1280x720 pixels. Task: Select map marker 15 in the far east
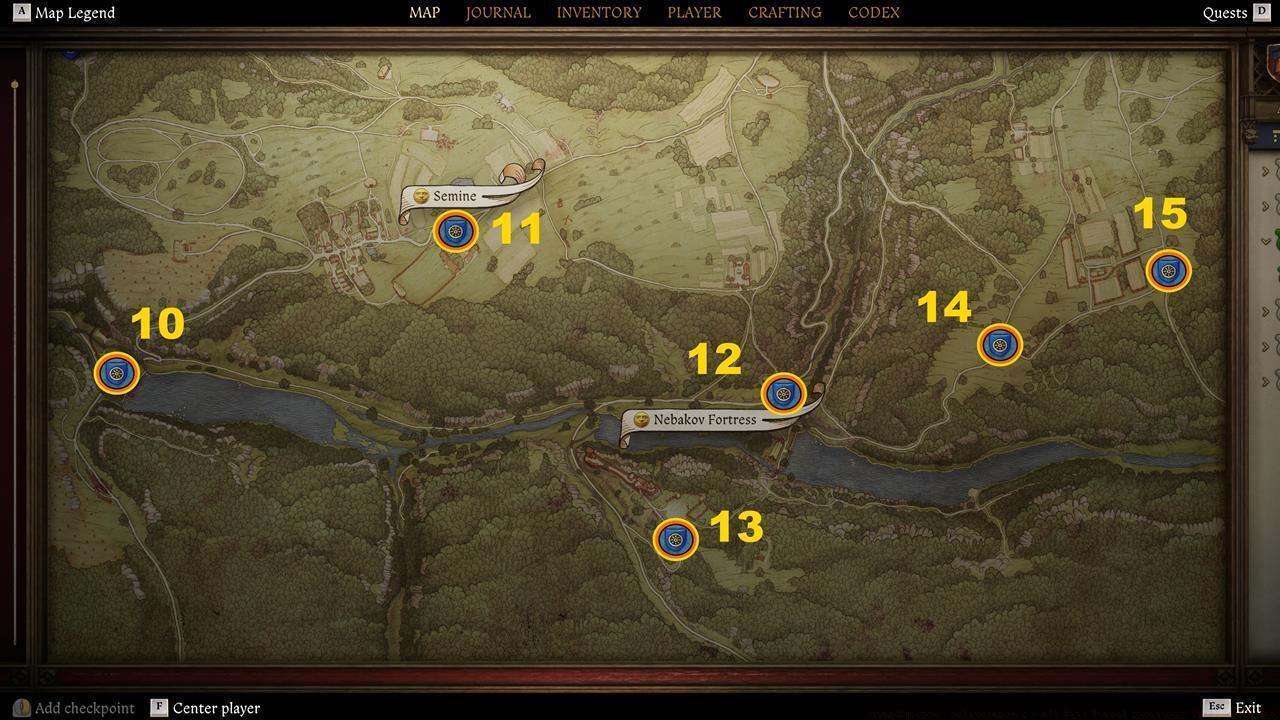click(1168, 270)
